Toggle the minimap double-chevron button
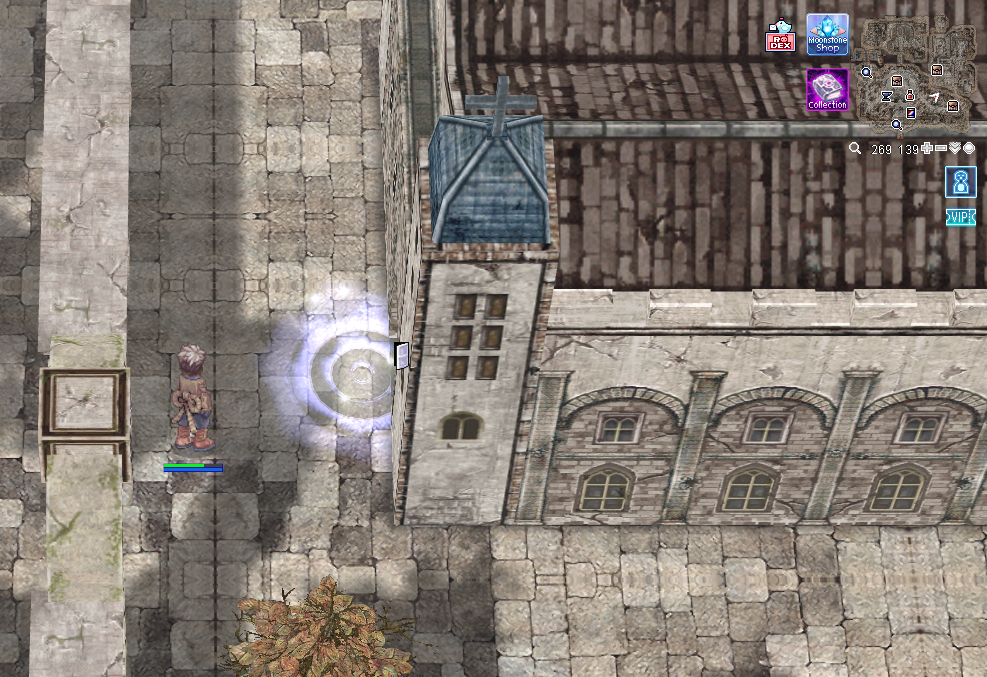Screen dimensions: 987x677 pyautogui.click(x=955, y=149)
